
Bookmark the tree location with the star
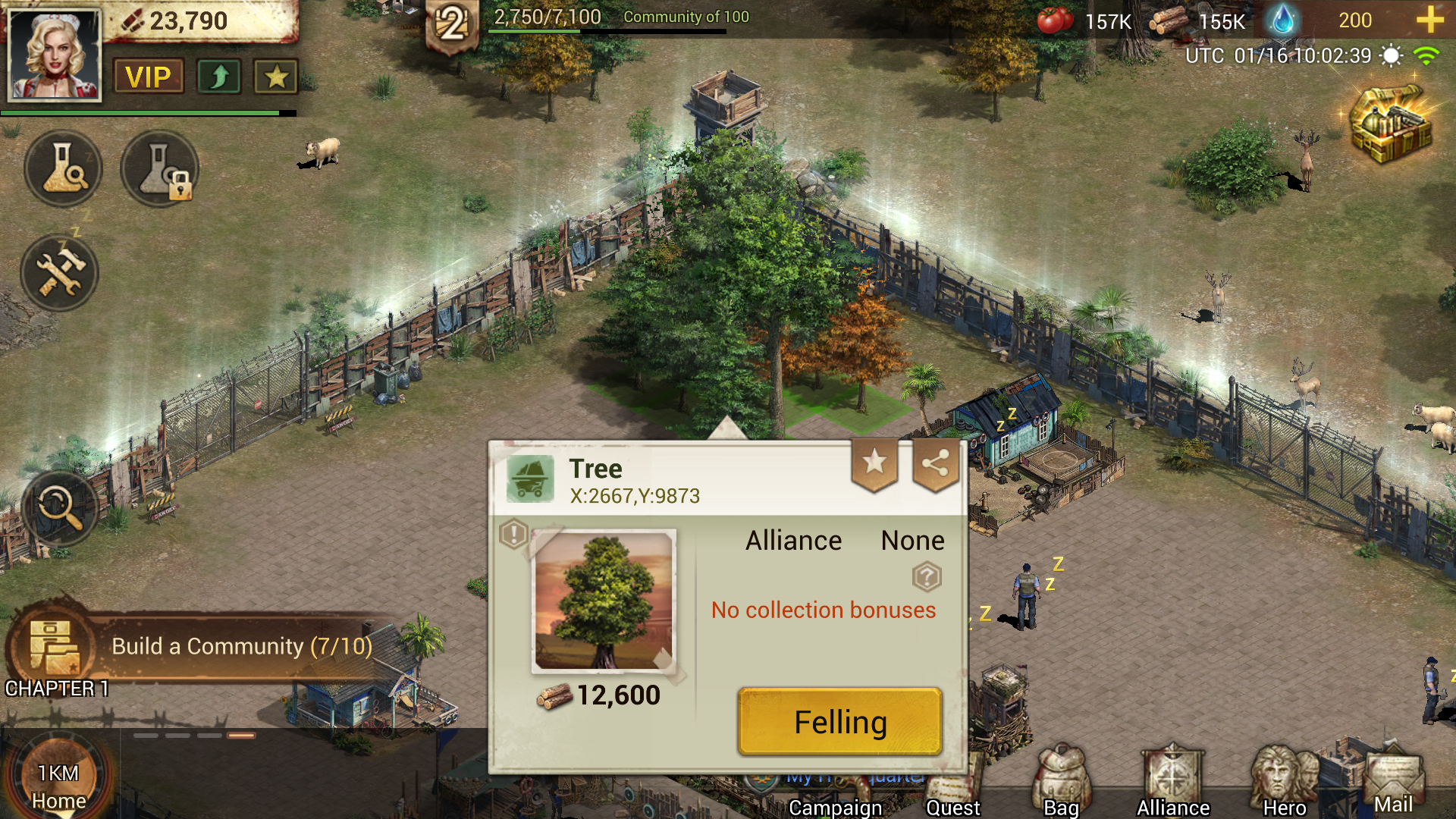874,463
